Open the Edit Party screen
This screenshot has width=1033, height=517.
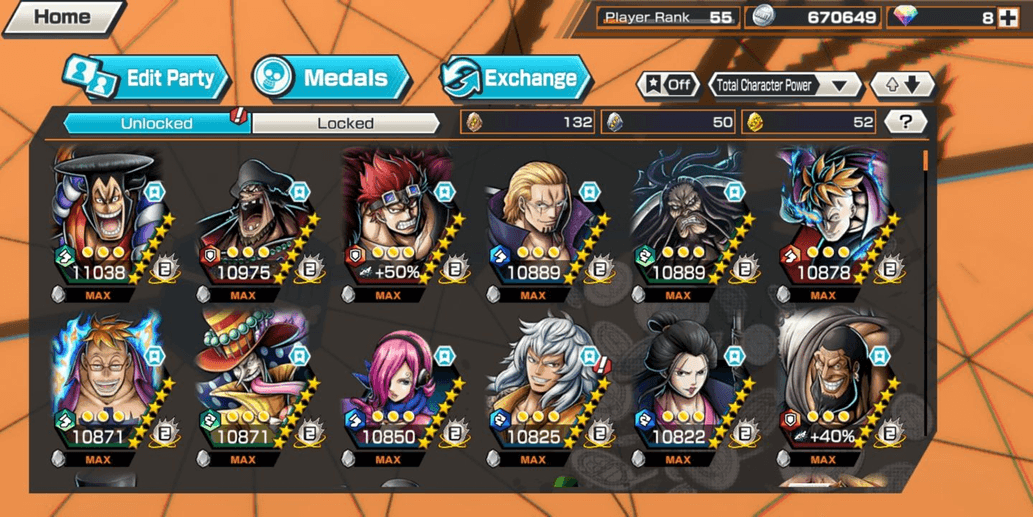148,78
